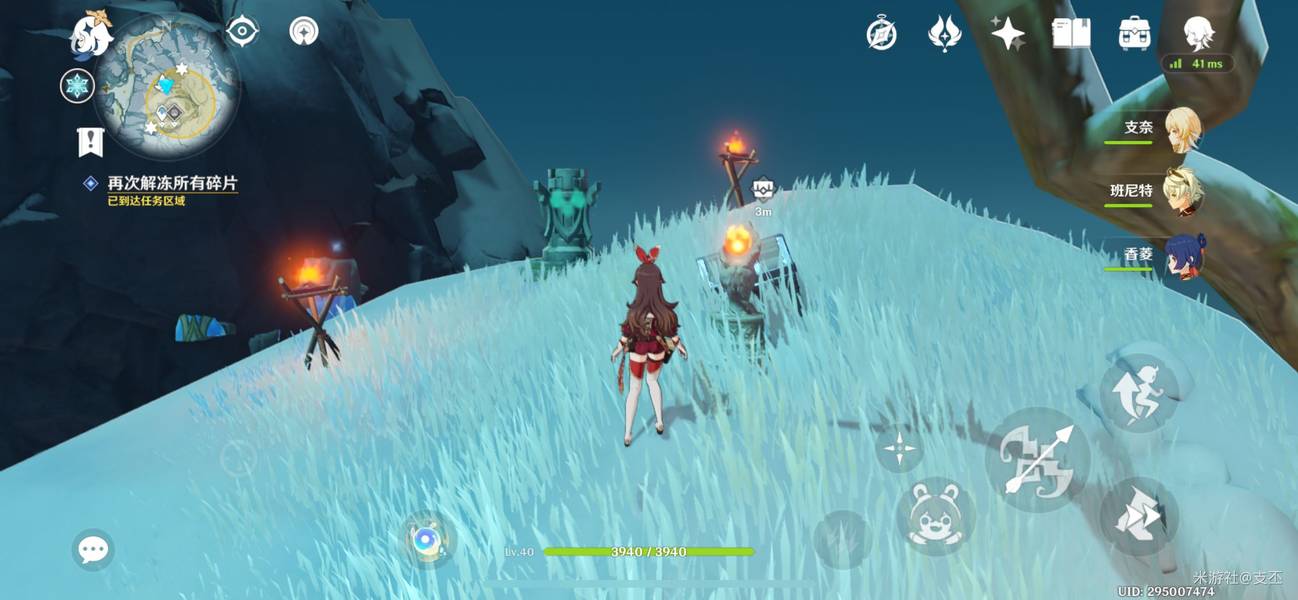1298x600 pixels.
Task: Select the tracked quest 再次解冻所有碎片
Action: (x=172, y=184)
